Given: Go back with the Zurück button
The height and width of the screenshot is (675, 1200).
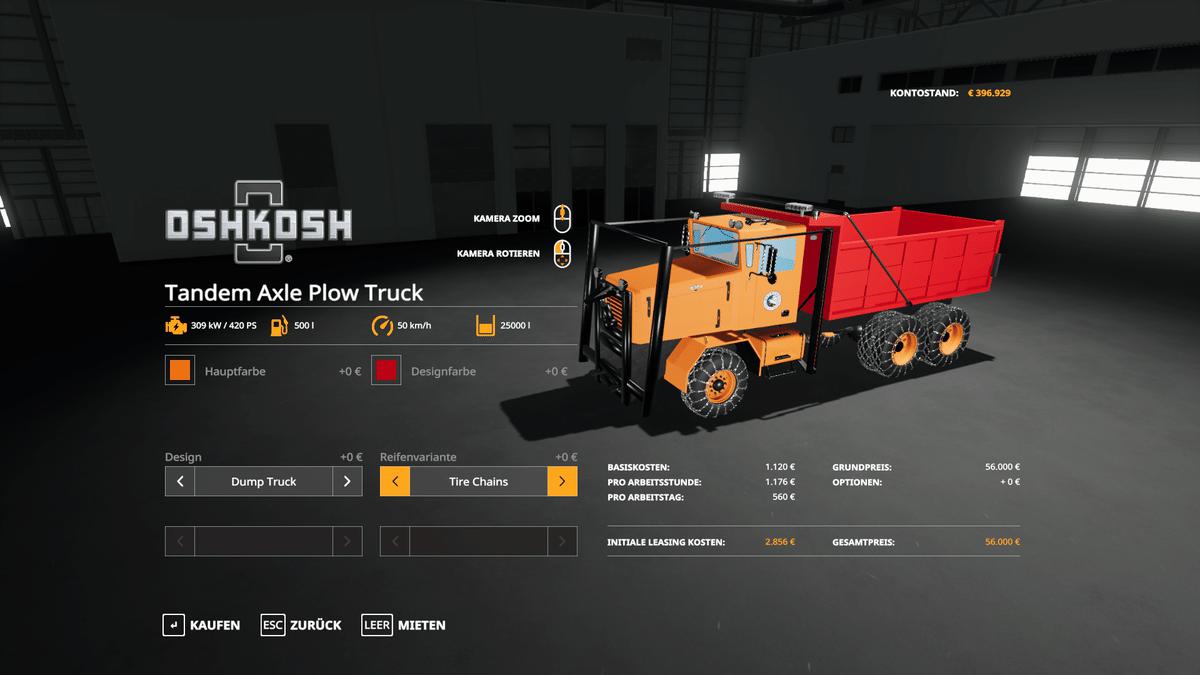Looking at the screenshot, I should point(301,625).
